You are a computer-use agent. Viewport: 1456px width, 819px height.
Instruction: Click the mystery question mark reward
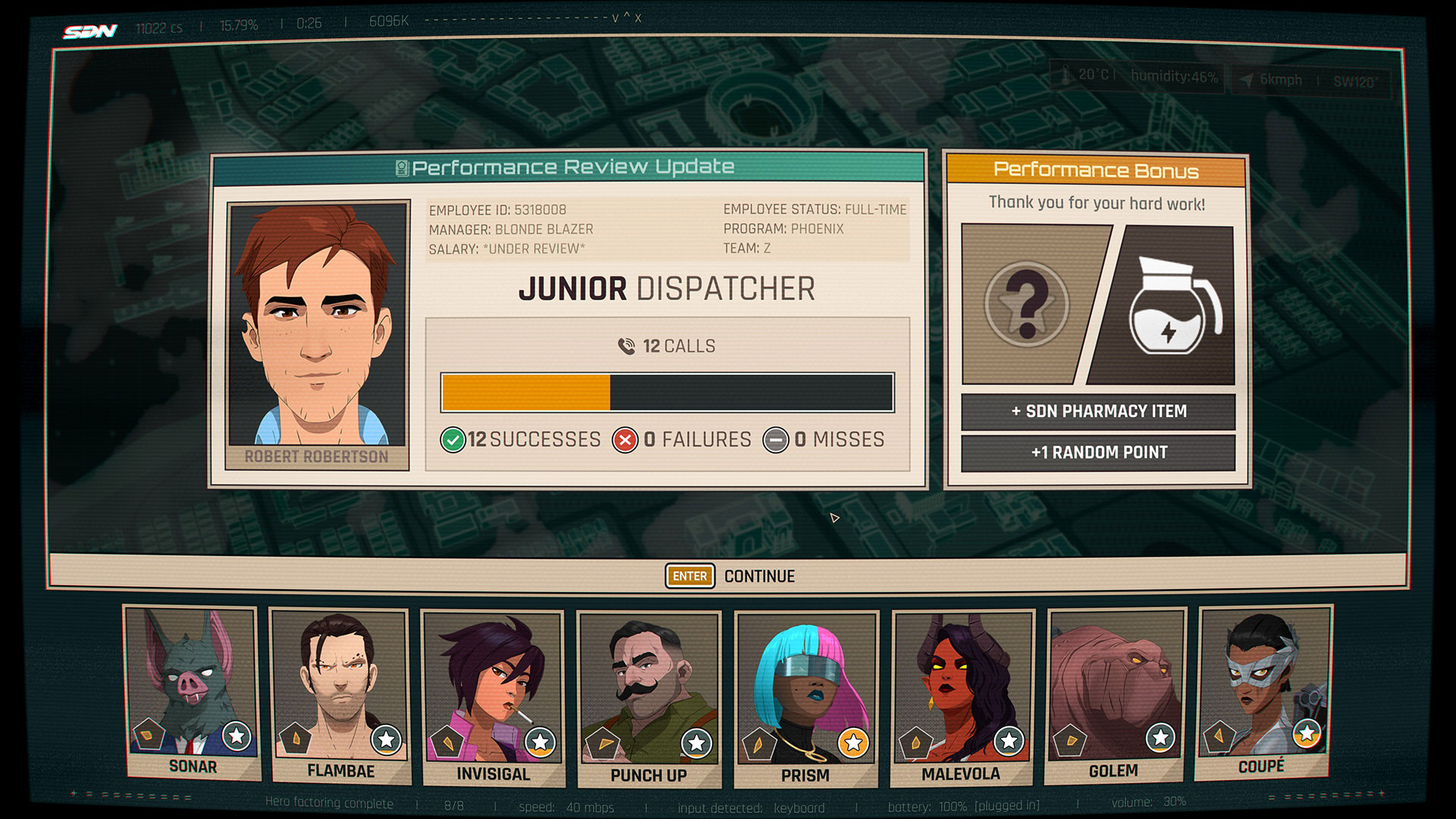[1027, 305]
